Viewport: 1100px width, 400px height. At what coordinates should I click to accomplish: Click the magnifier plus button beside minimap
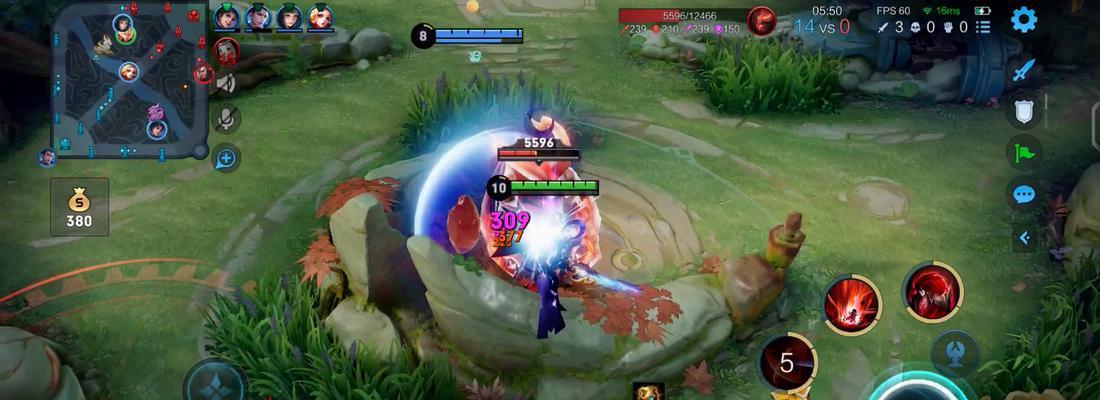(x=226, y=157)
